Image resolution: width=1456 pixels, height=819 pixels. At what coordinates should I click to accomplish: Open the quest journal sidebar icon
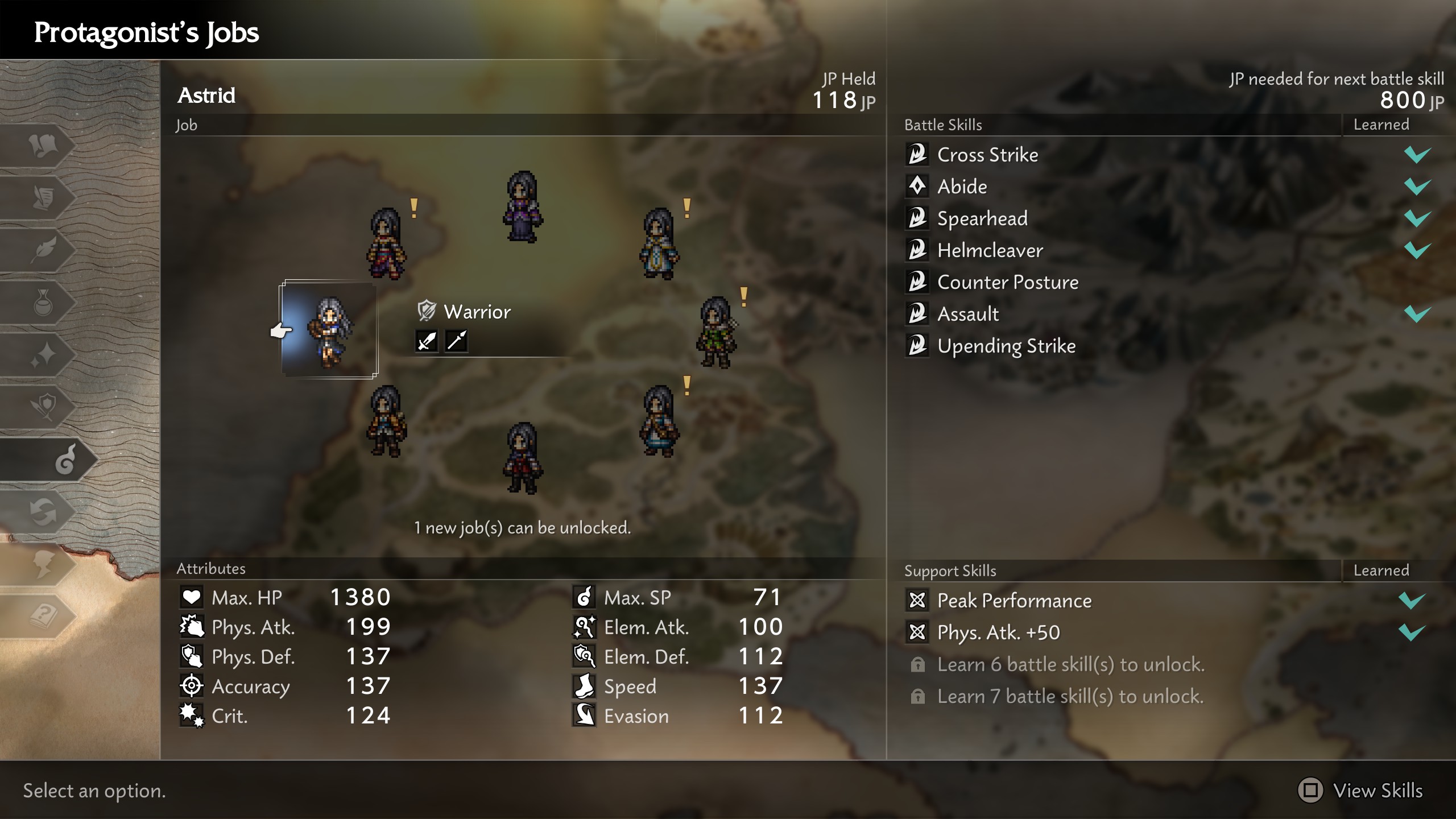43,196
